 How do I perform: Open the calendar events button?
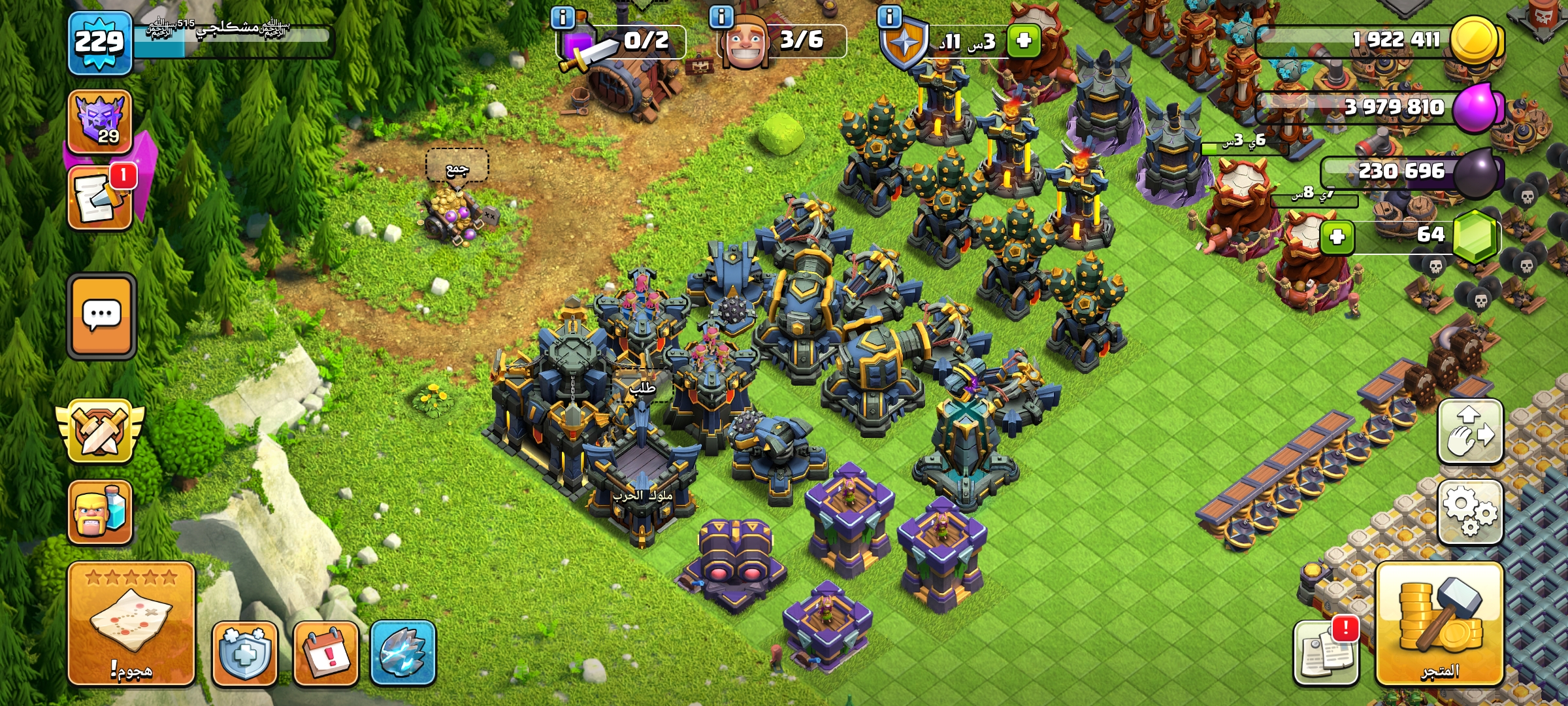point(326,652)
